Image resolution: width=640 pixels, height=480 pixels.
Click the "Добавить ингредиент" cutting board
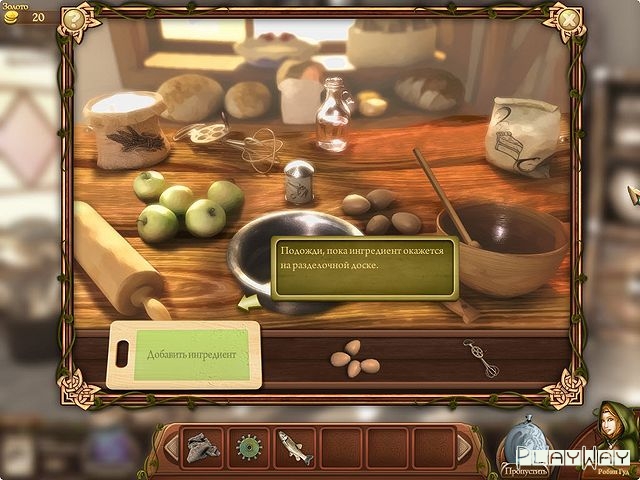[x=184, y=355]
